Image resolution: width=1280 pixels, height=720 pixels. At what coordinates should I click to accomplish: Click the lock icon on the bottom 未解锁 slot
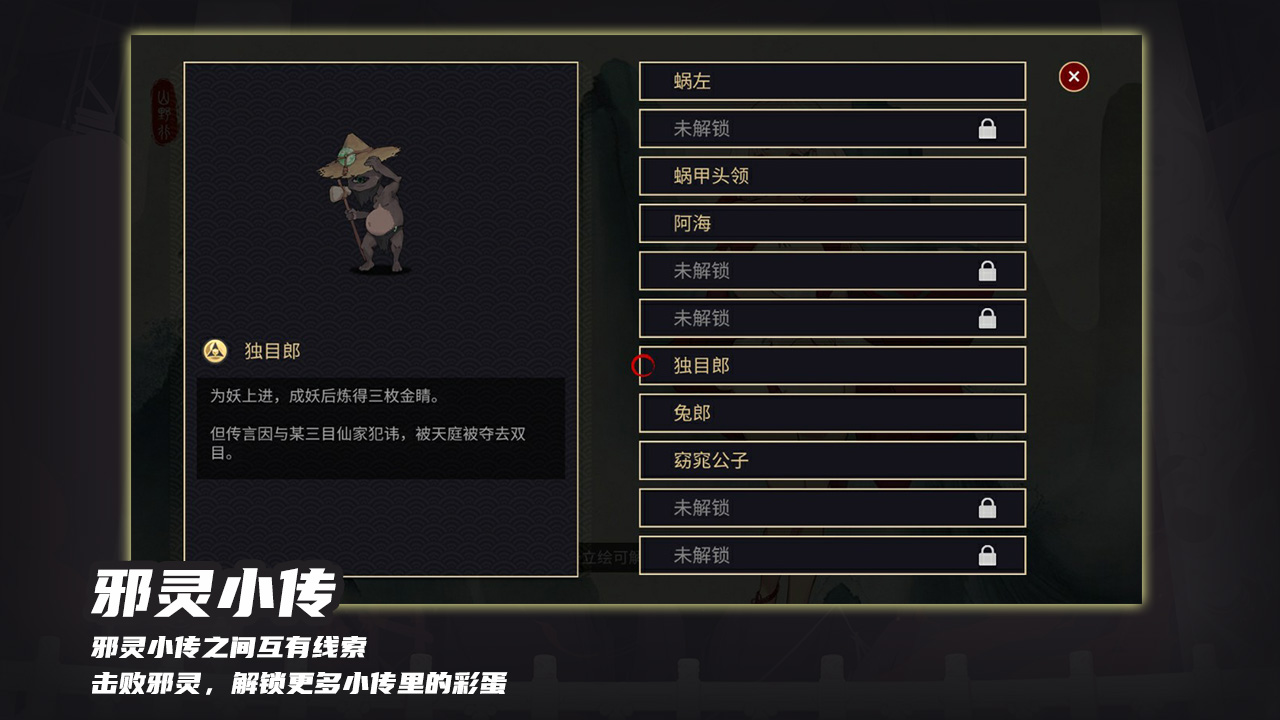pyautogui.click(x=989, y=556)
